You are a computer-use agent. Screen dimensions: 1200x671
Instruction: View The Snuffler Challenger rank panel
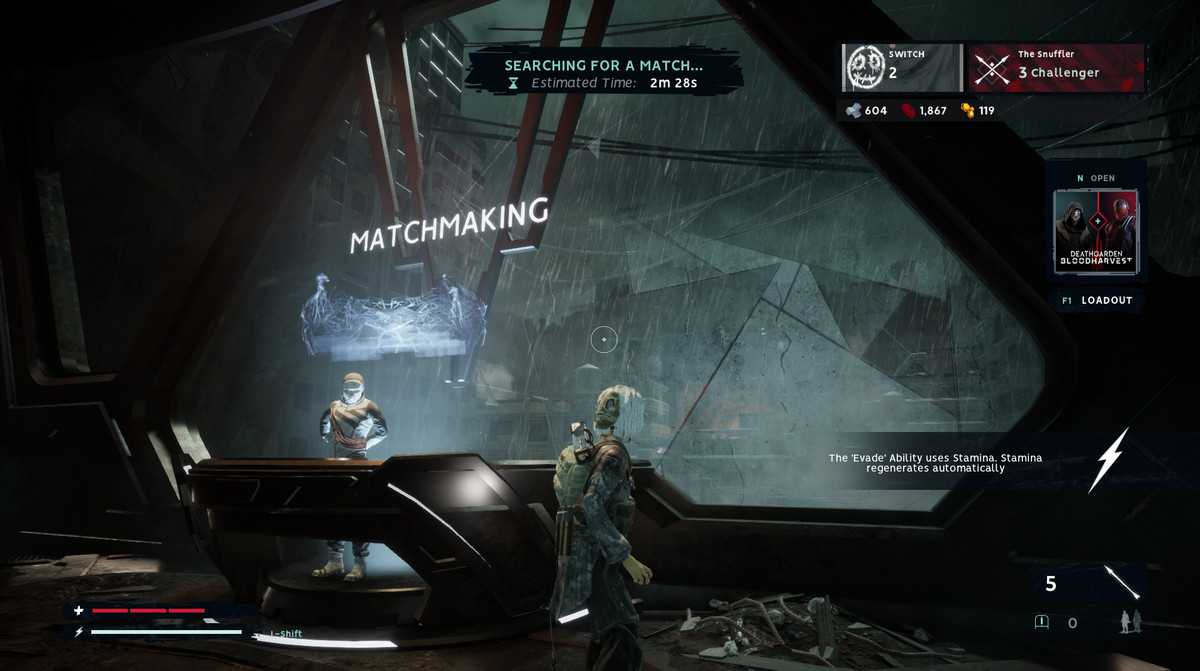[x=1056, y=68]
